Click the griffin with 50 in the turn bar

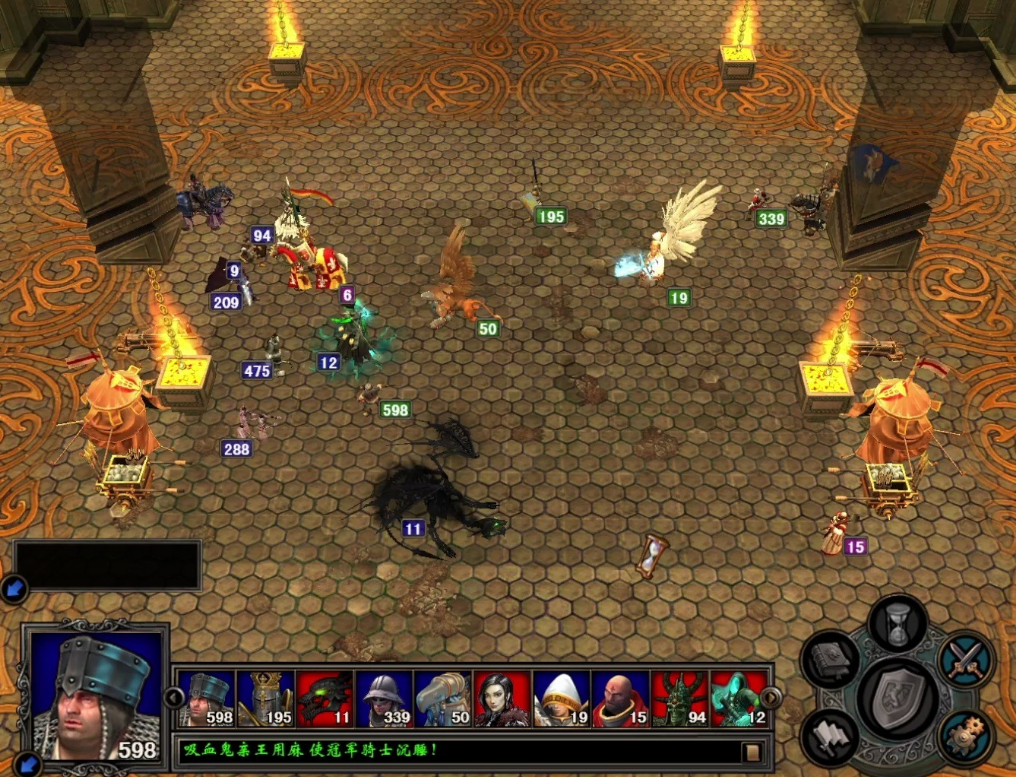coord(442,699)
